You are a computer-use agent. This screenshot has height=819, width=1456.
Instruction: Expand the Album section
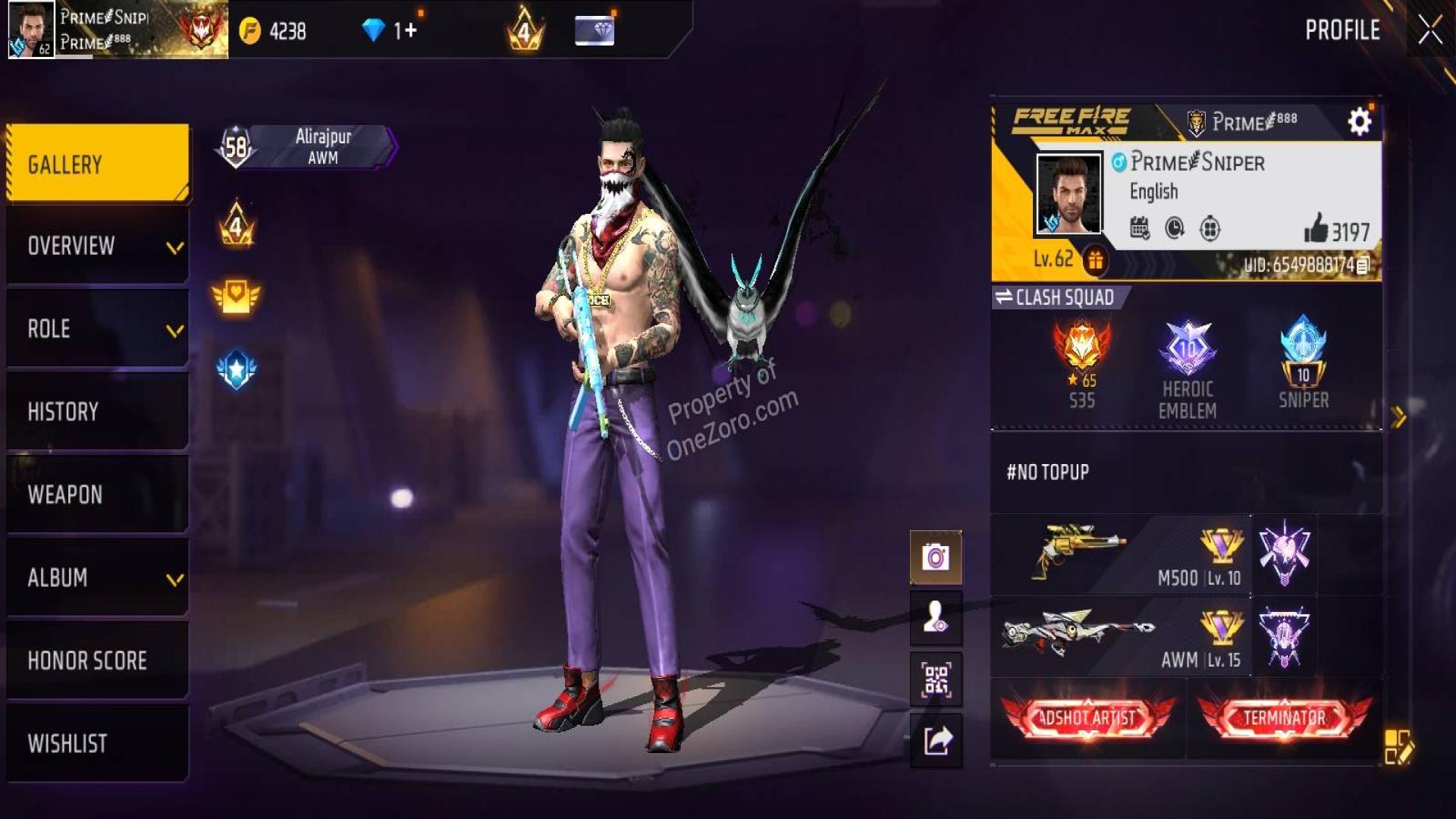pyautogui.click(x=98, y=578)
